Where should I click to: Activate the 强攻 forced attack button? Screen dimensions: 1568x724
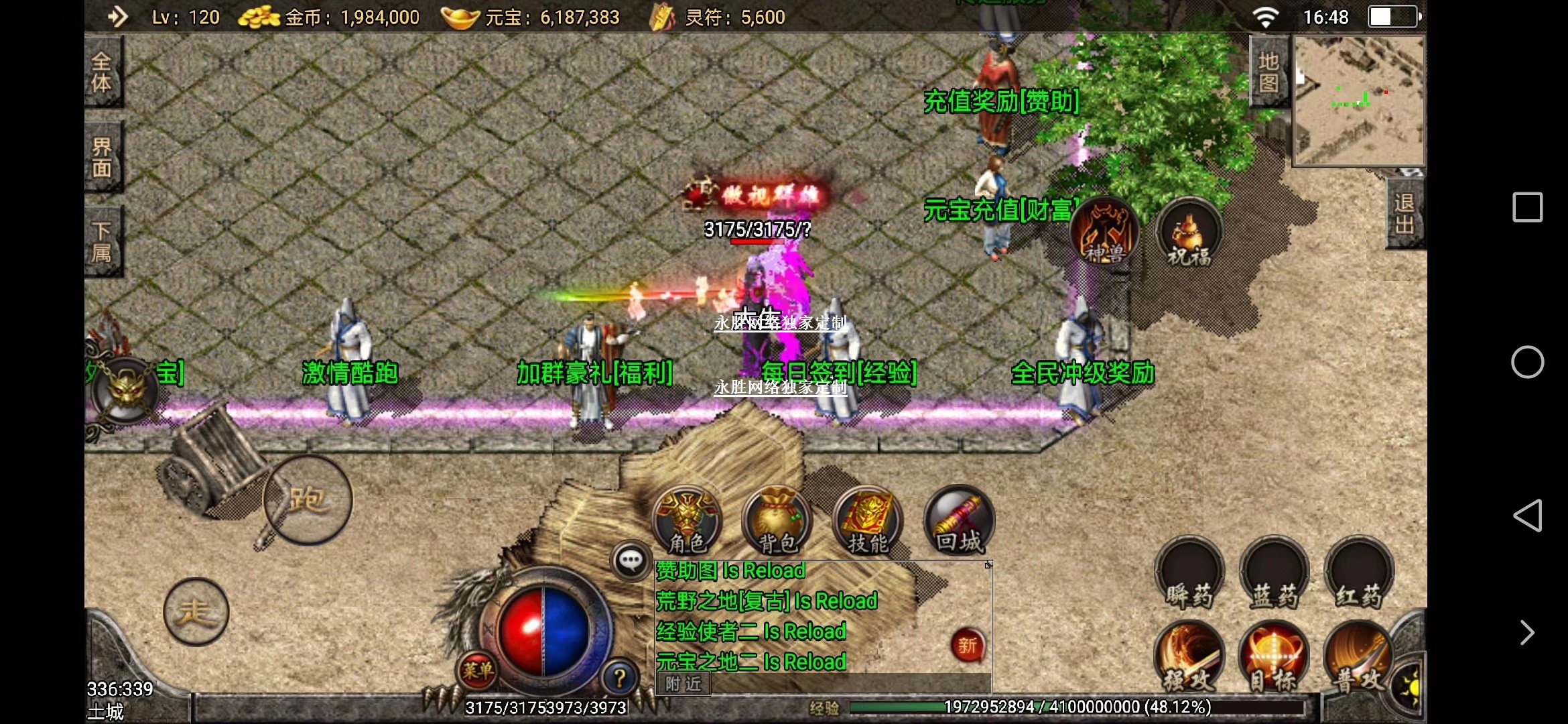1189,657
